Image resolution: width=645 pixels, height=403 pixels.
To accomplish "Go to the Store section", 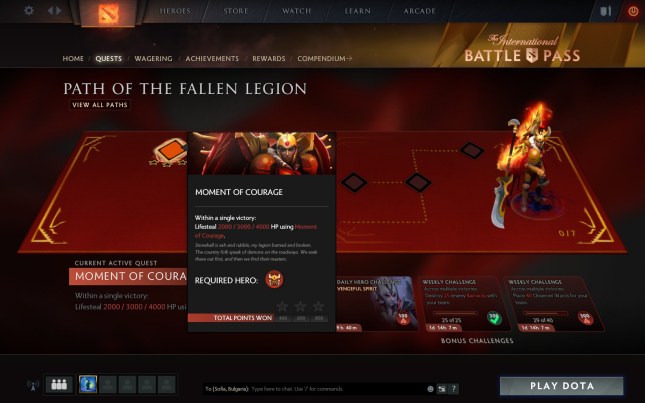I will click(236, 11).
